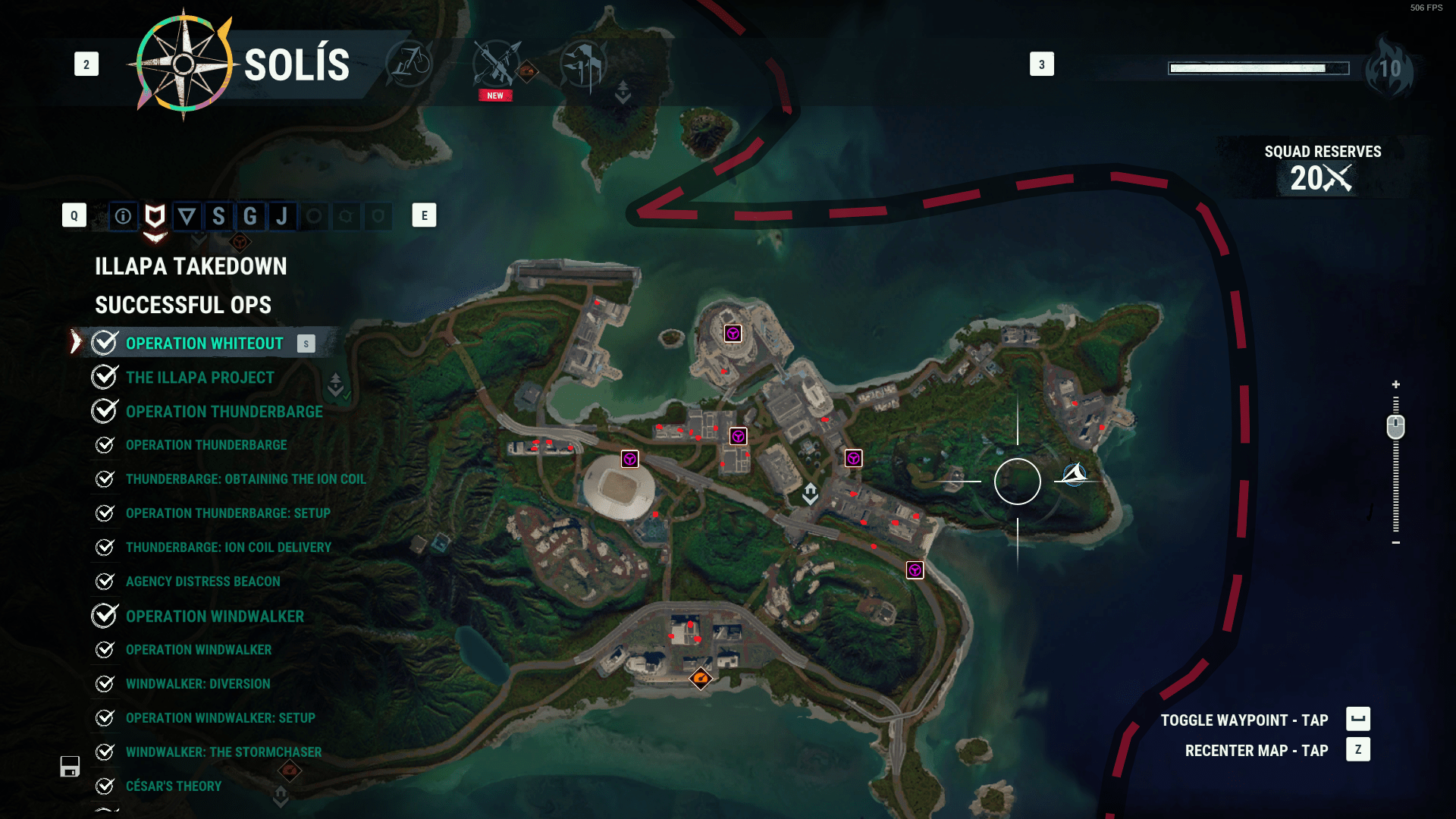This screenshot has width=1456, height=819.
Task: Open the Solís compass map tab
Action: point(184,65)
